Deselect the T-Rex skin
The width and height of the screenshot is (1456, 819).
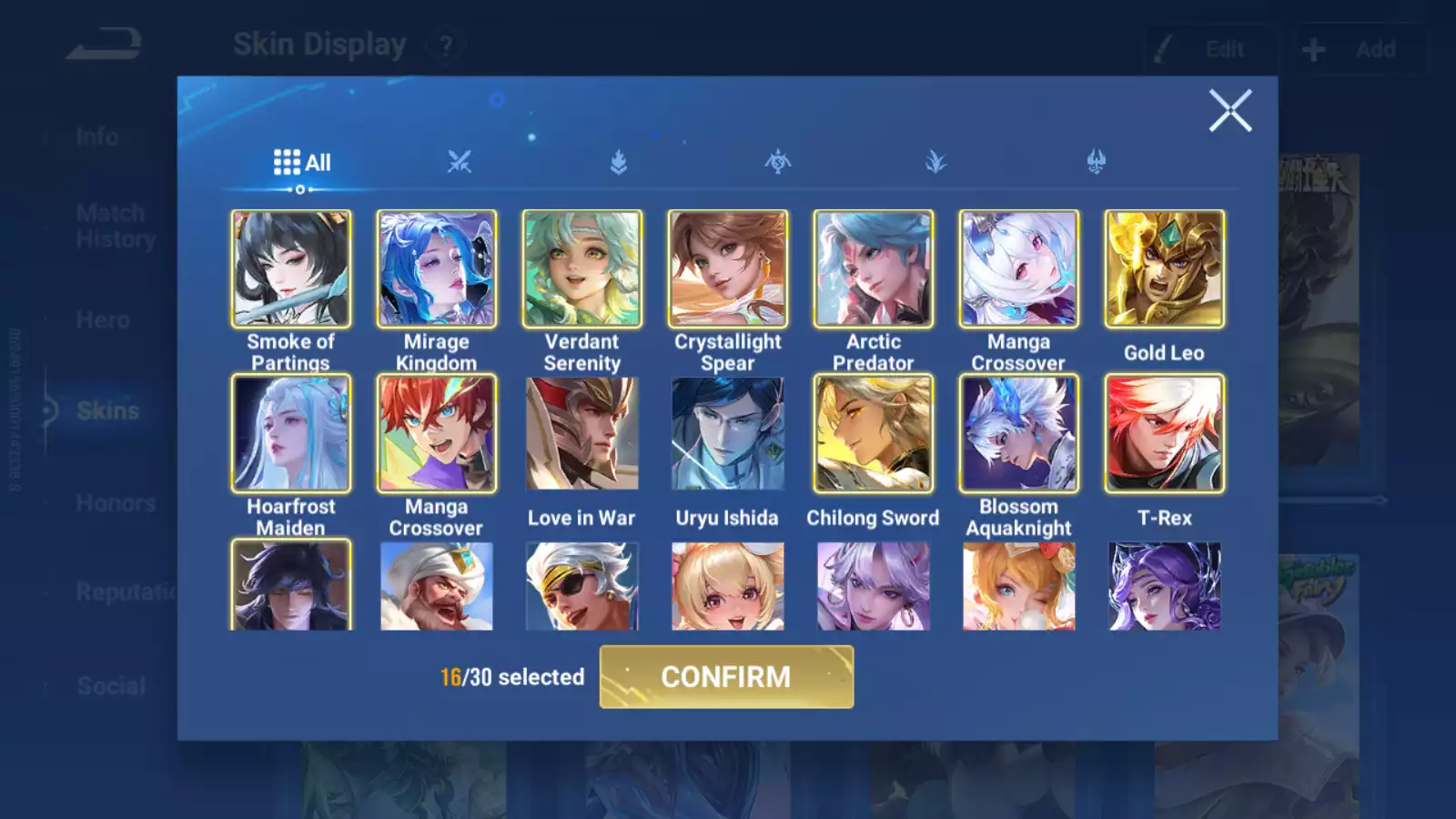(x=1163, y=434)
